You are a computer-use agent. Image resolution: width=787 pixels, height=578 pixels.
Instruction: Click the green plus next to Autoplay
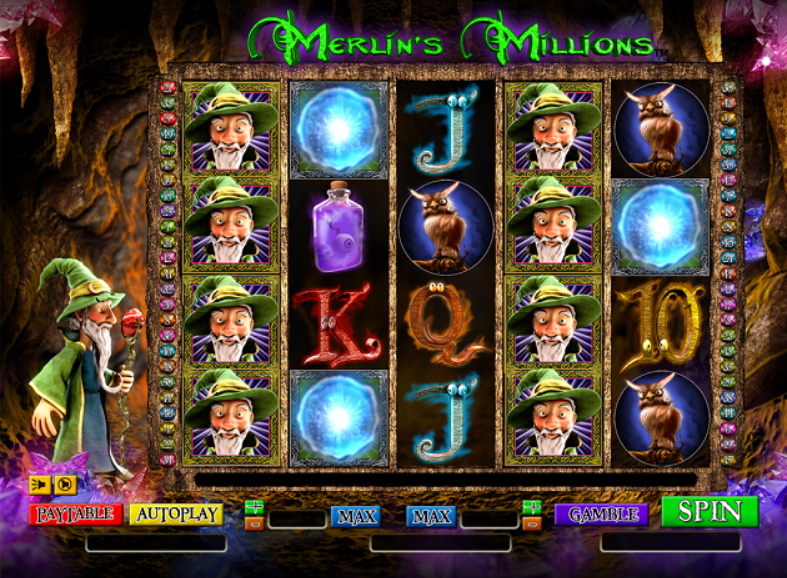point(254,507)
